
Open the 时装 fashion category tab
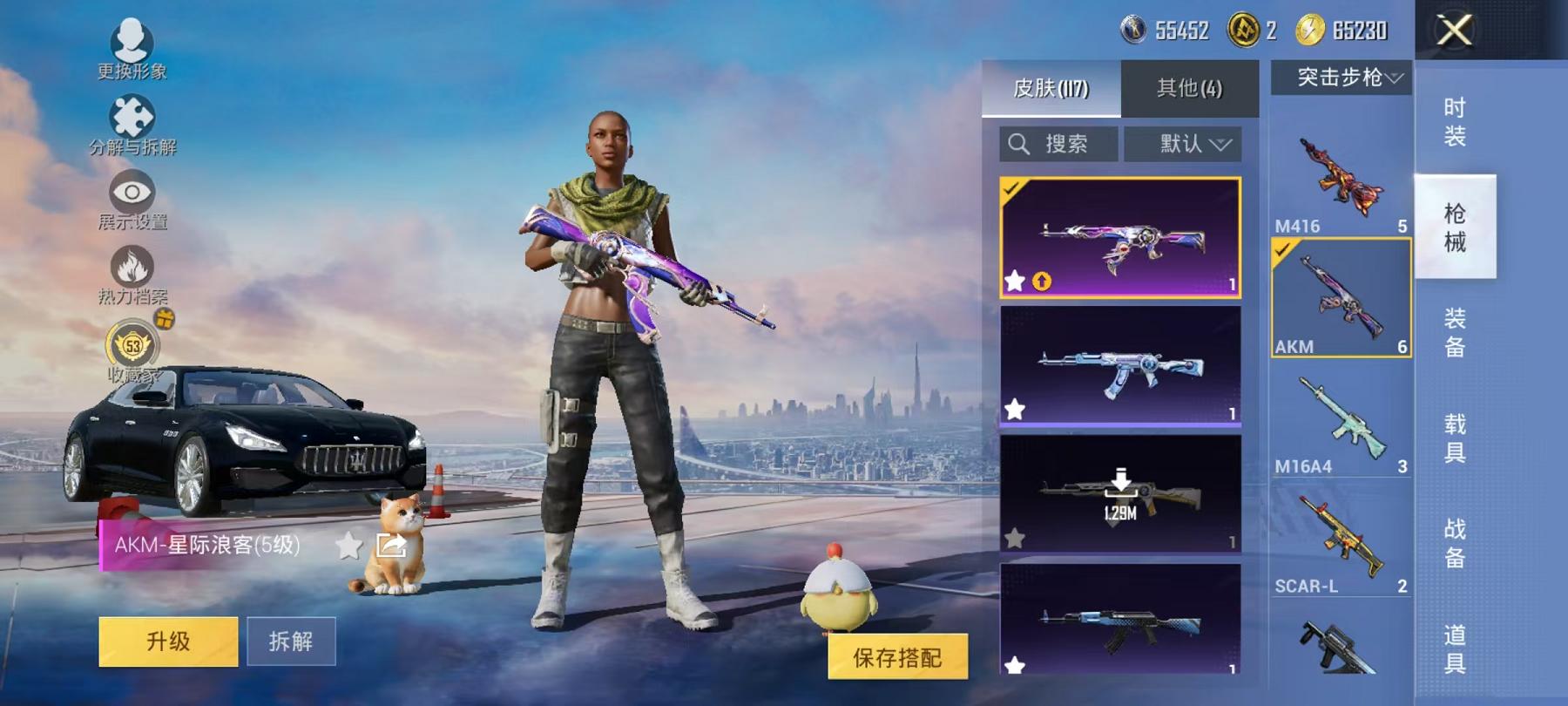[1455, 122]
